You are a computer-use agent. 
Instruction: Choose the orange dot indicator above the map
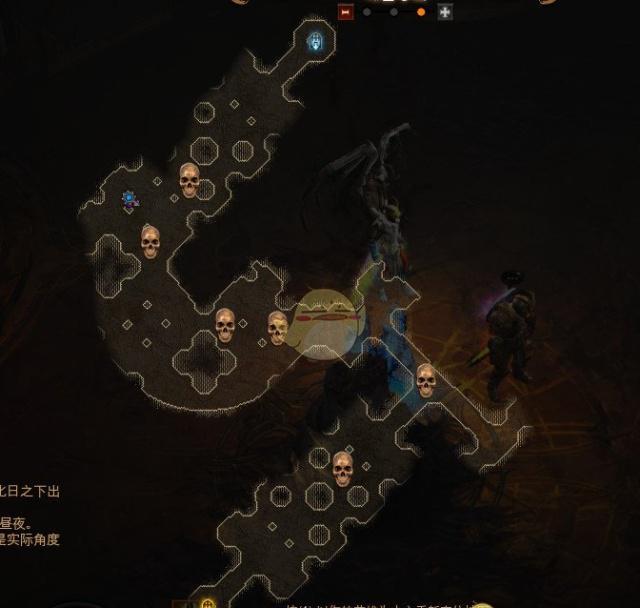420,12
